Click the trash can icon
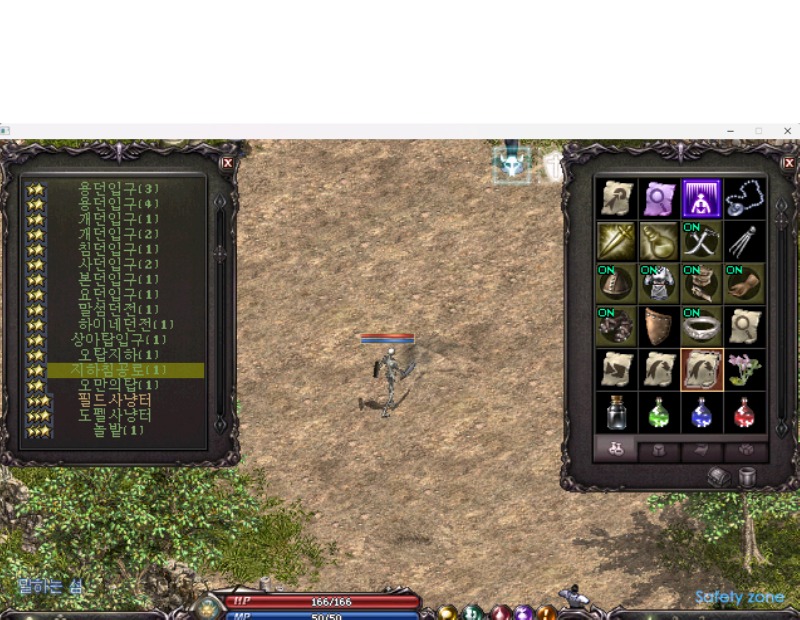 [747, 477]
